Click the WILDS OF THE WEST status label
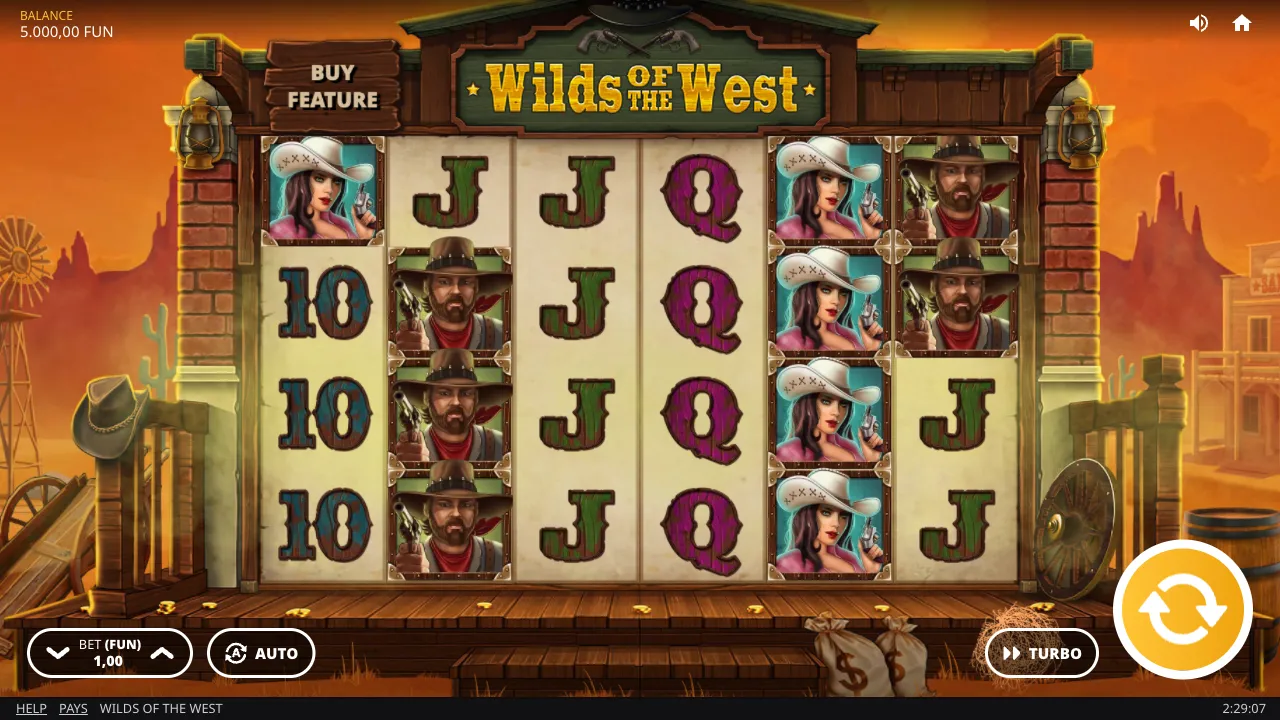The image size is (1280, 720). coord(161,708)
